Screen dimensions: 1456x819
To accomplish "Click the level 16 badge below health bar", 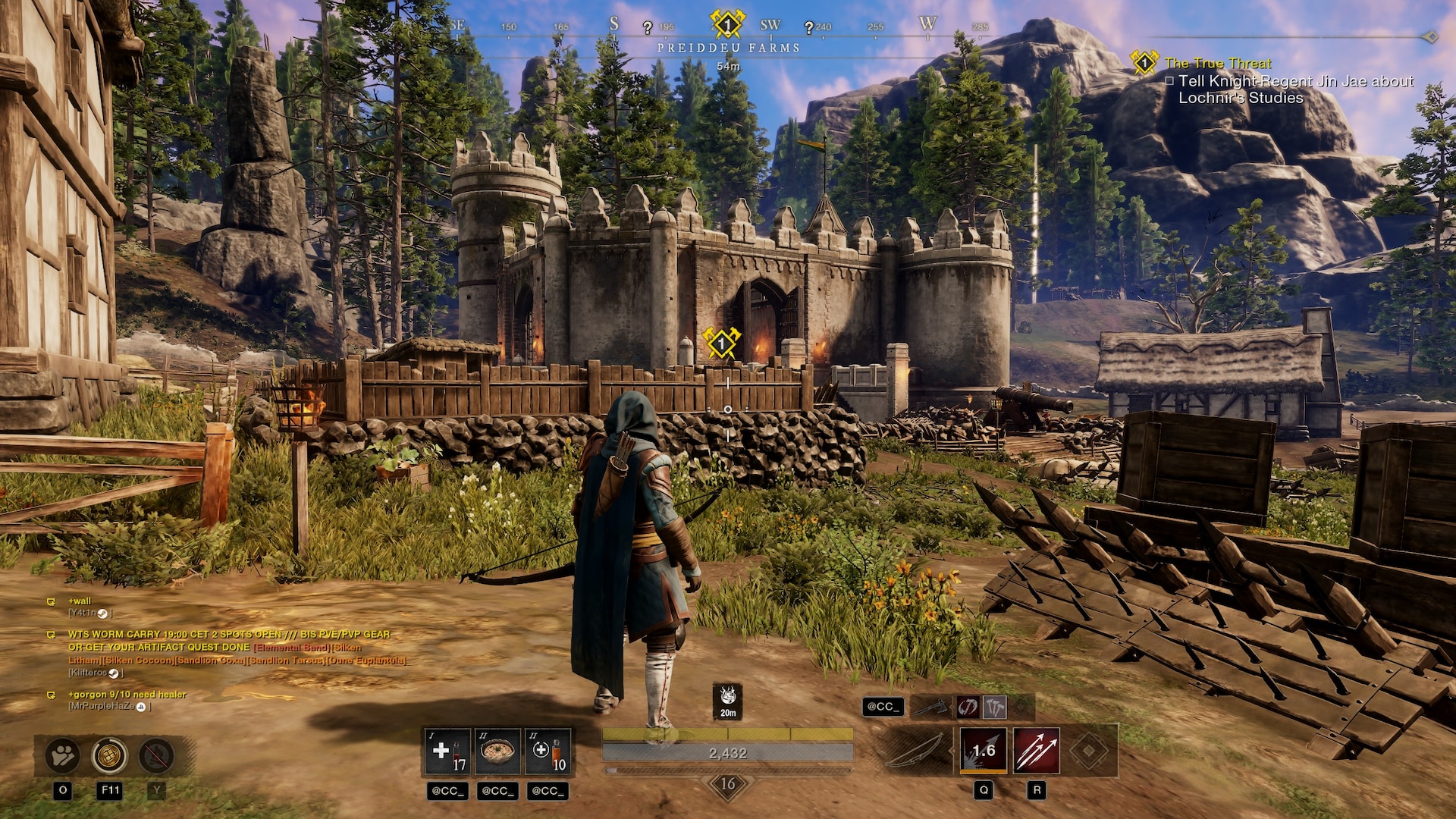I will pyautogui.click(x=727, y=784).
